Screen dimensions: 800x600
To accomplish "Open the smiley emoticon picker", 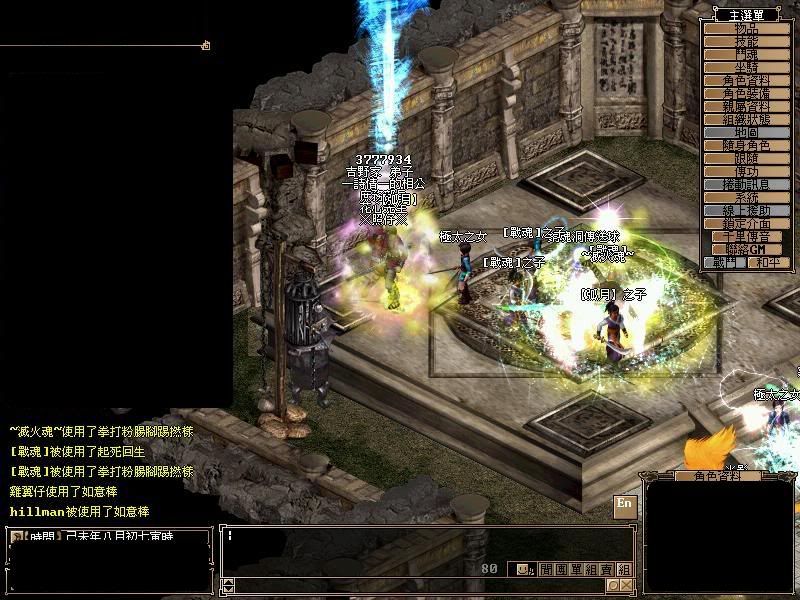I will tap(522, 569).
